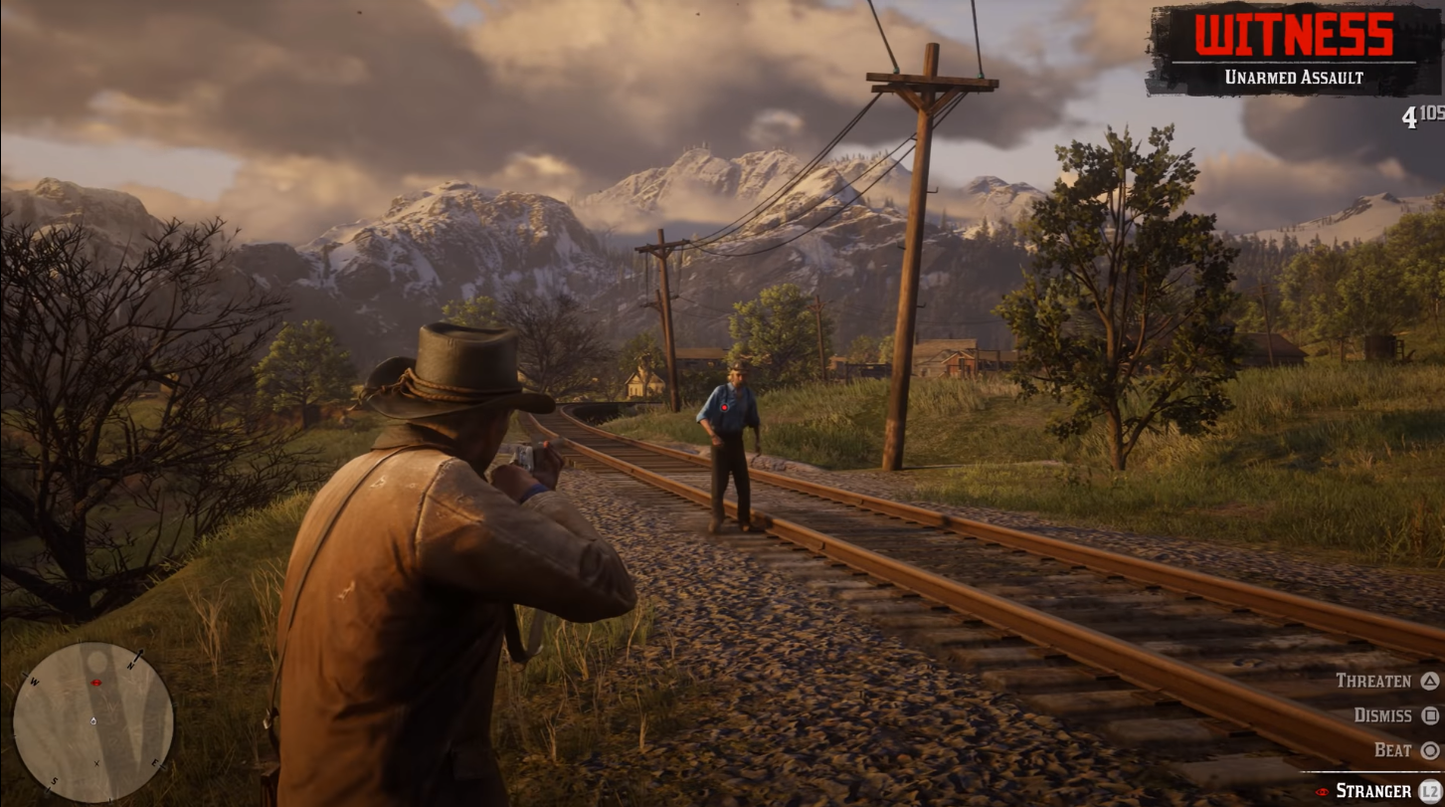Select the Dismiss action

pyautogui.click(x=1383, y=715)
